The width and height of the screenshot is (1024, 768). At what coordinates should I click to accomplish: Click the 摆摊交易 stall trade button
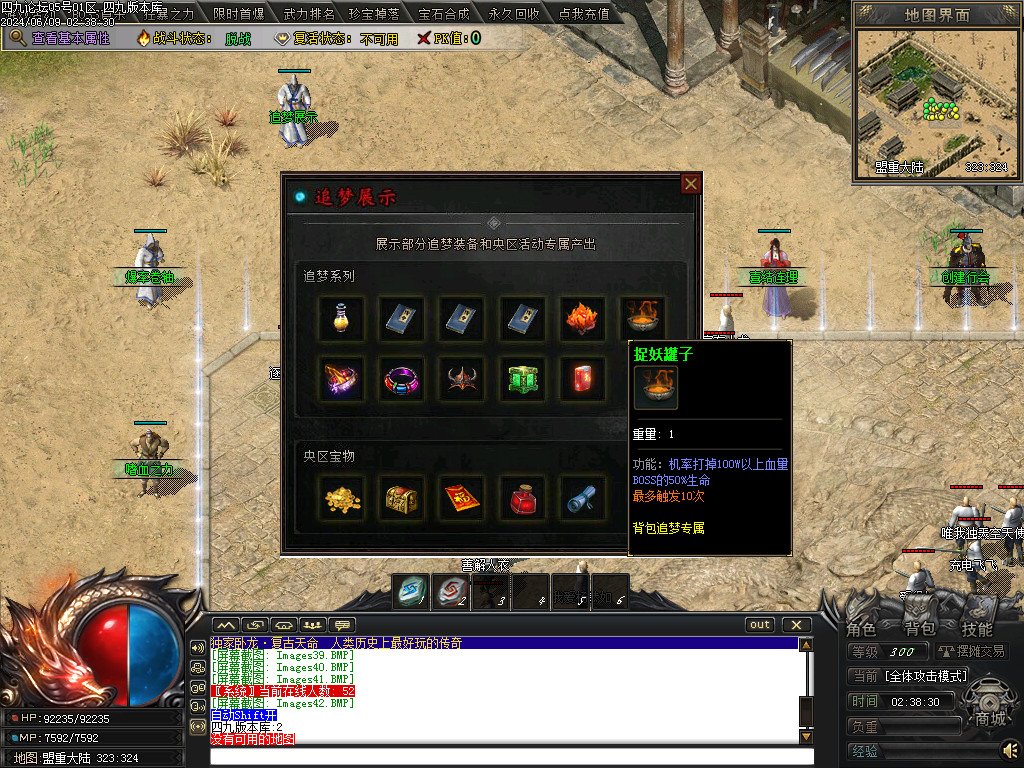pos(972,651)
